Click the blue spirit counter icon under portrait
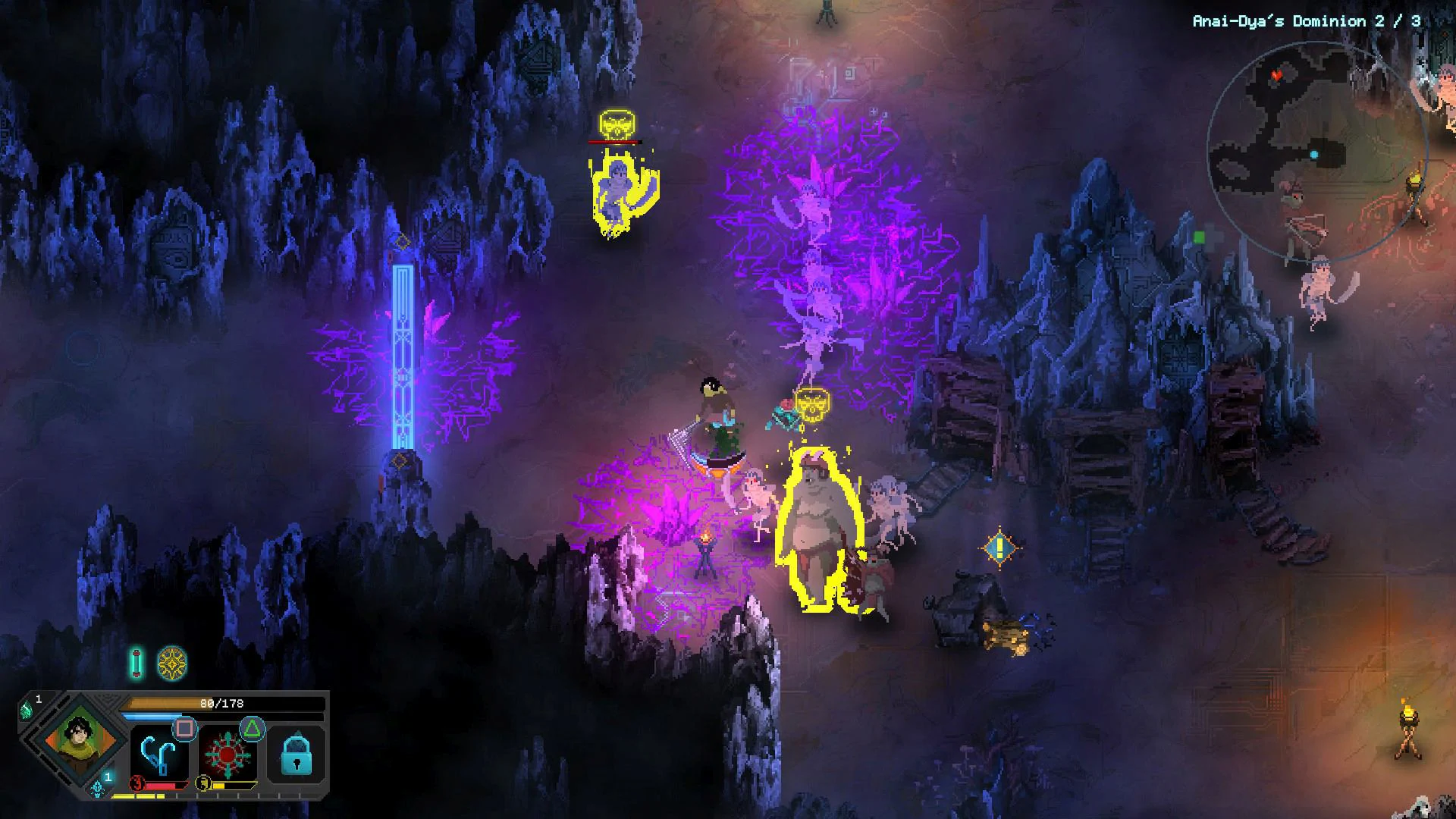This screenshot has height=819, width=1456. (x=98, y=790)
